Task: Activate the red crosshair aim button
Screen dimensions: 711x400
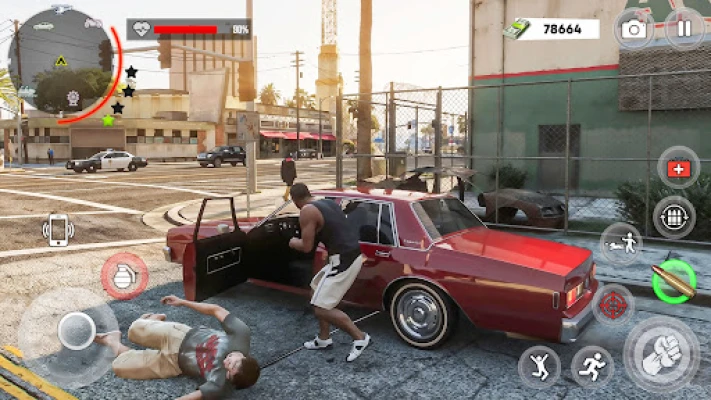Action: point(613,305)
